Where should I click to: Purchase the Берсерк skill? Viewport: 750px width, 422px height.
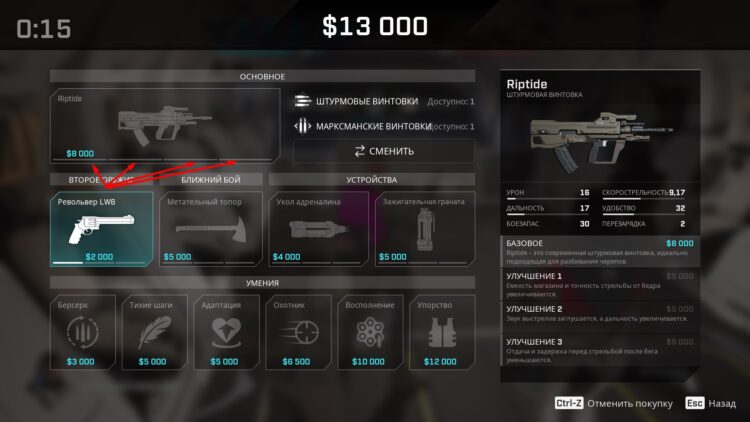(83, 332)
